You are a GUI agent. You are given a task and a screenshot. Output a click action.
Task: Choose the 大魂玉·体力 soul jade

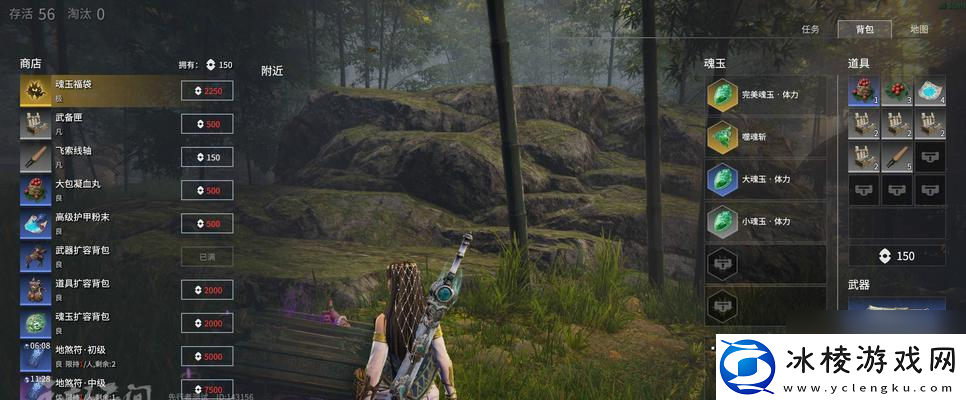pos(766,179)
